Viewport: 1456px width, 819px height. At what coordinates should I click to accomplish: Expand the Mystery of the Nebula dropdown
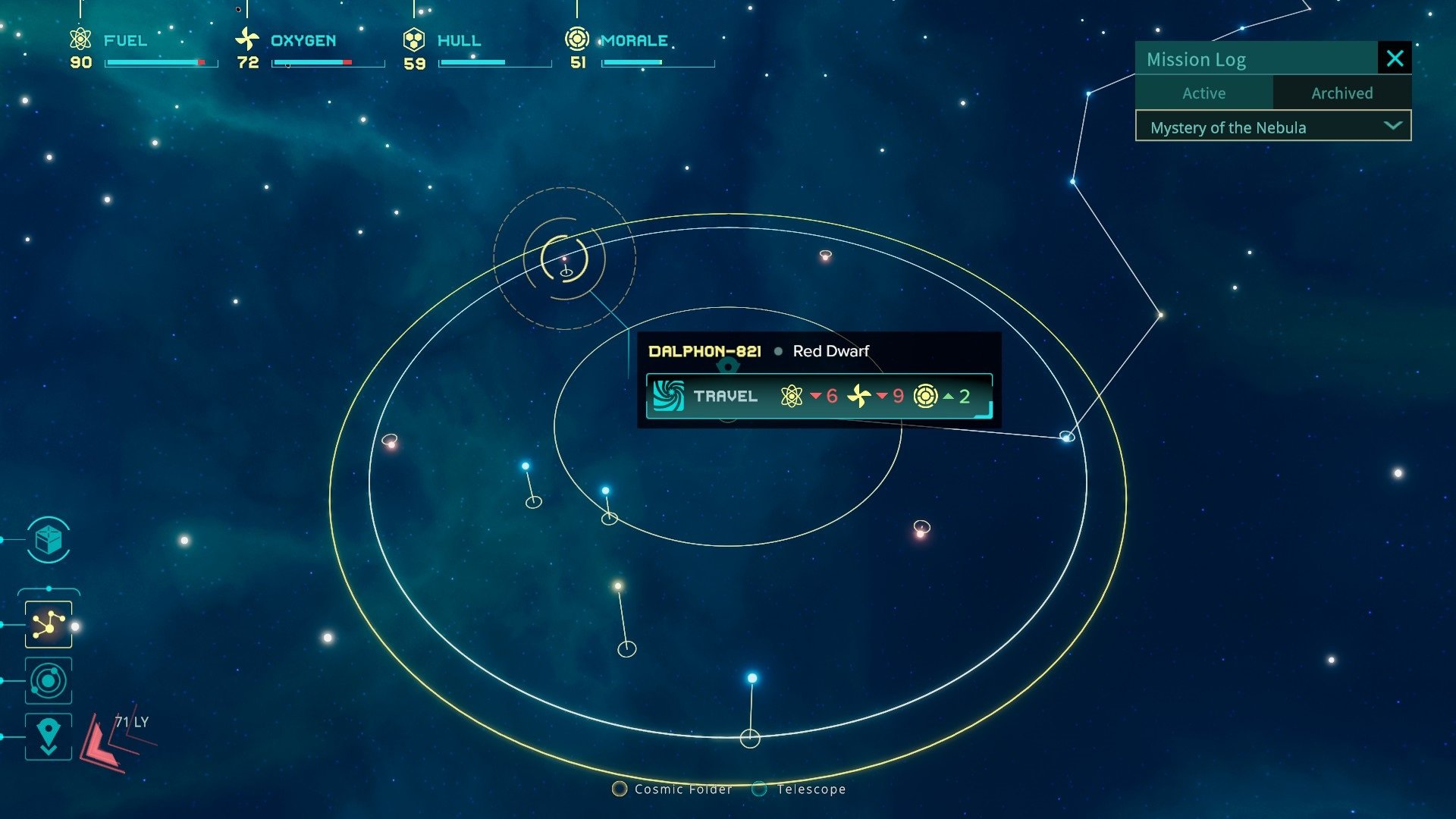(x=1392, y=127)
